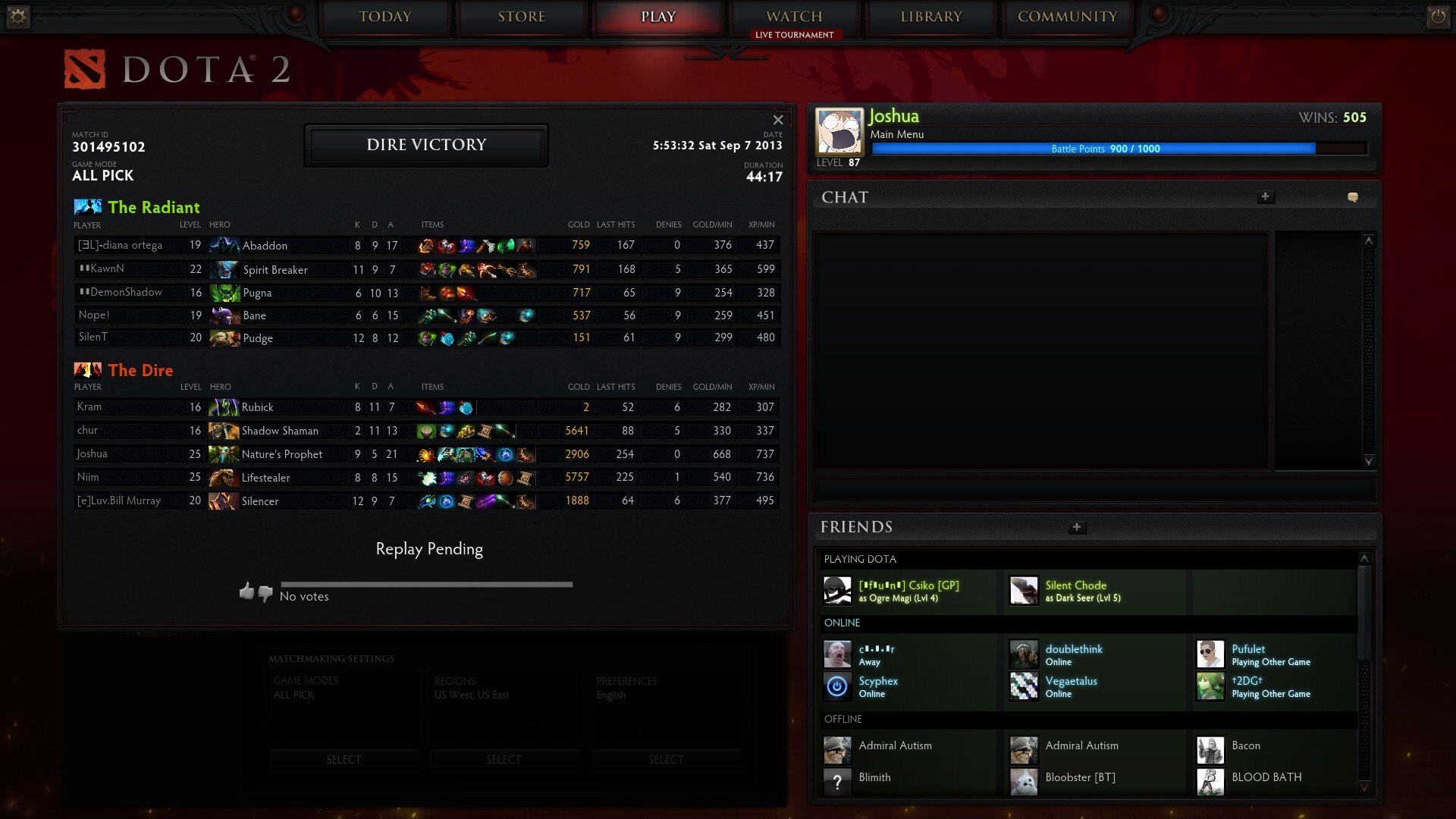
Task: Give the match a thumbs up
Action: coord(246,591)
